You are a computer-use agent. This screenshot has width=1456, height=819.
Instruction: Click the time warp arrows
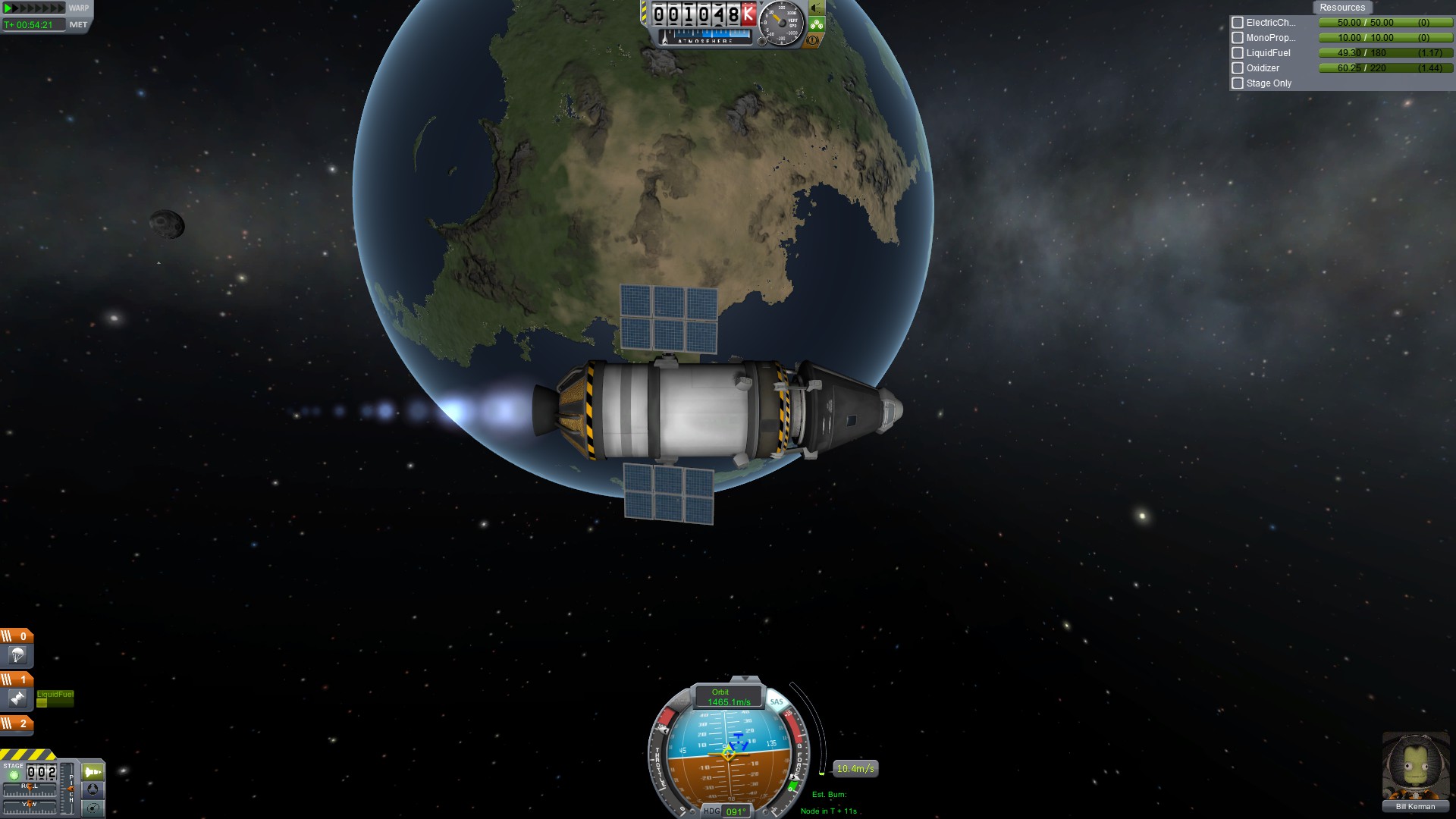[34, 8]
